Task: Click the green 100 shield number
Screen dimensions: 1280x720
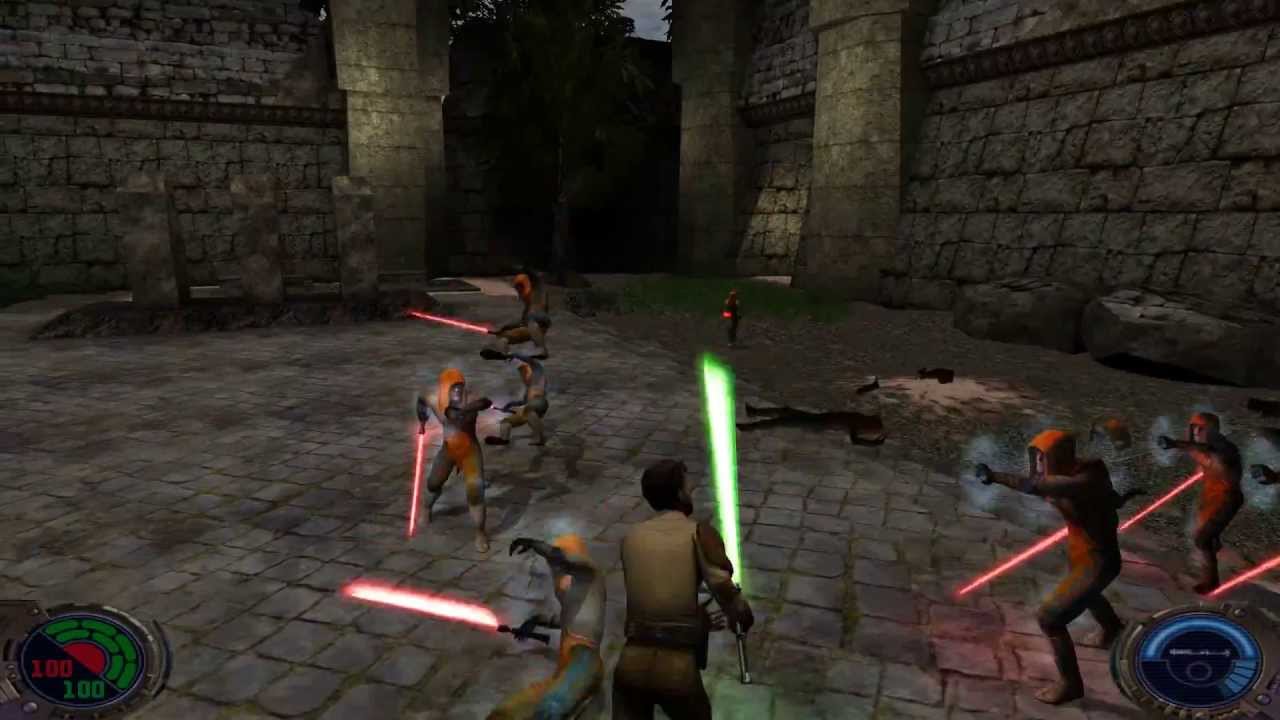Action: (85, 688)
